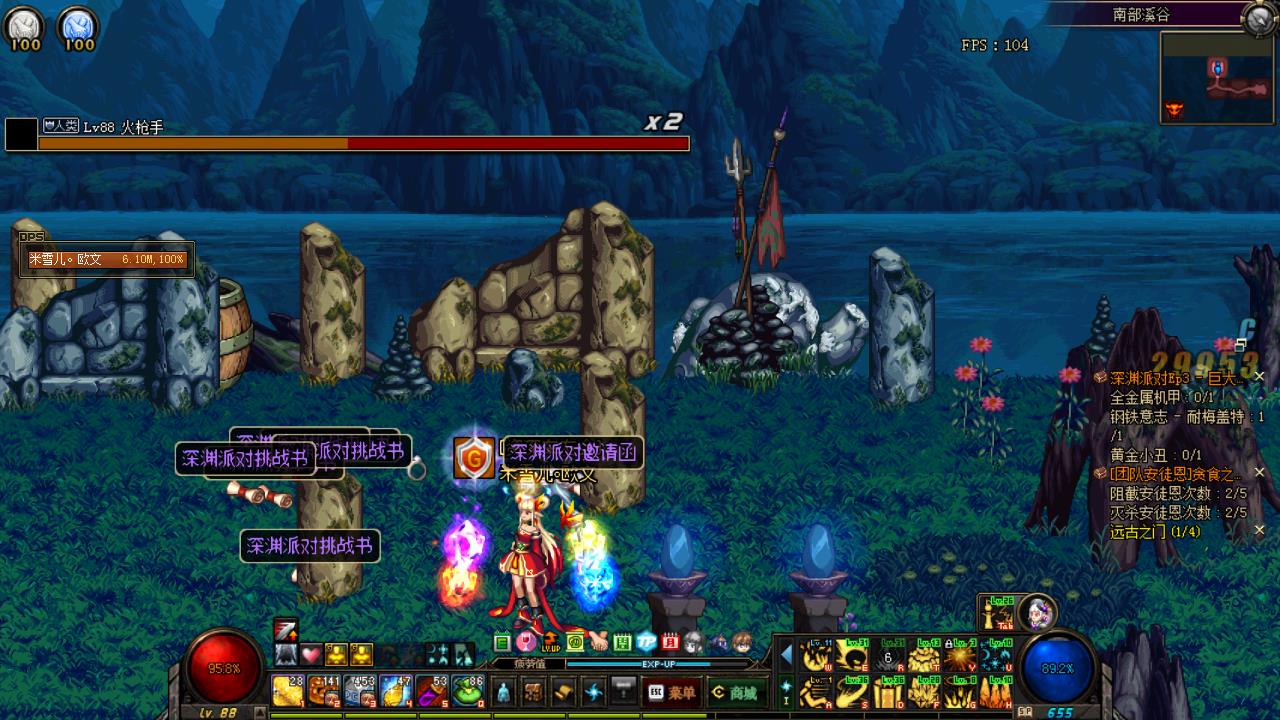The height and width of the screenshot is (720, 1280).
Task: Open the ESC 菜单 menu button
Action: pos(672,692)
